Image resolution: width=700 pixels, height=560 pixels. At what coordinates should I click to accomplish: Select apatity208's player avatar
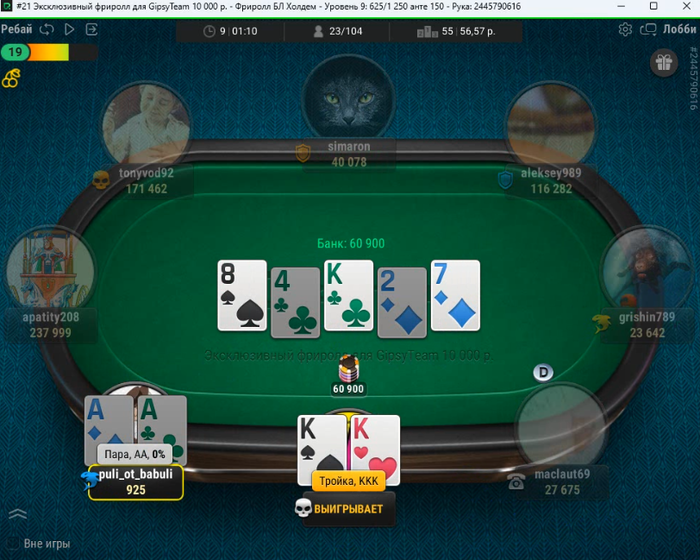(50, 269)
